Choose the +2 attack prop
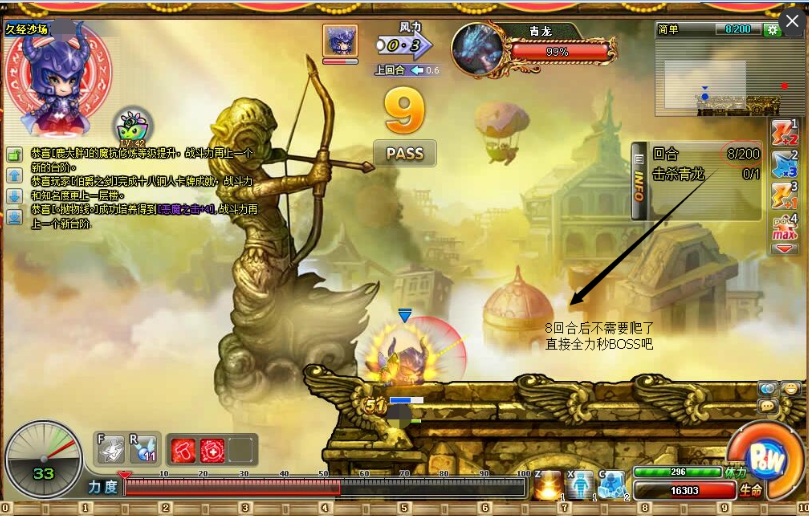809x516 pixels. click(785, 133)
